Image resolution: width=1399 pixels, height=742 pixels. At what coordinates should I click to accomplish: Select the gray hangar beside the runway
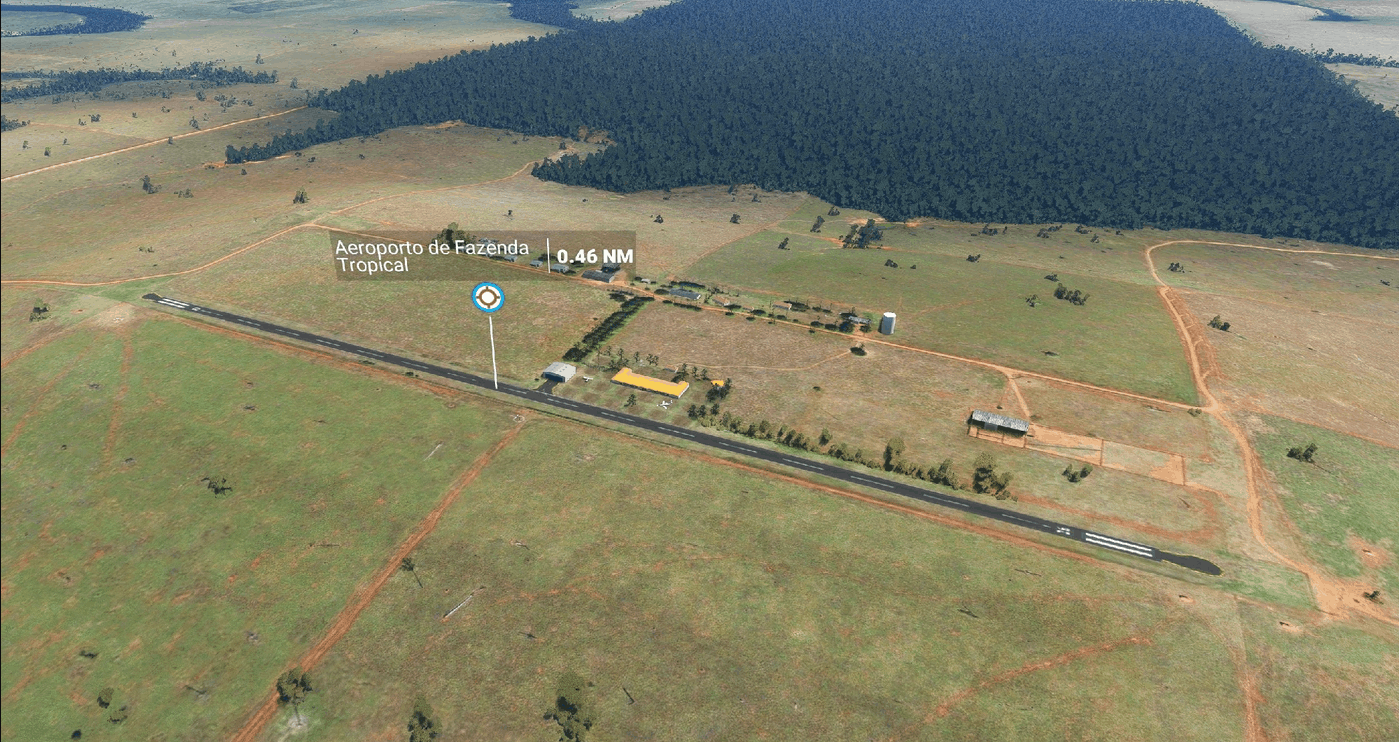(x=559, y=372)
